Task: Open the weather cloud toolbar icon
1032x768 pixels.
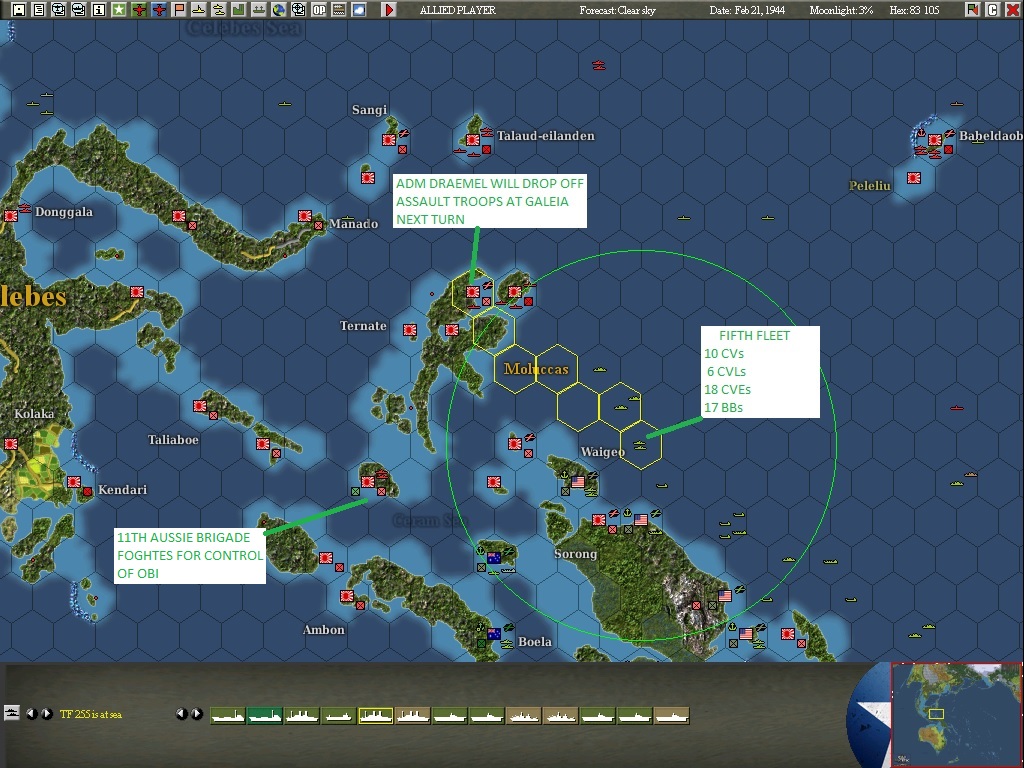Action: 358,10
